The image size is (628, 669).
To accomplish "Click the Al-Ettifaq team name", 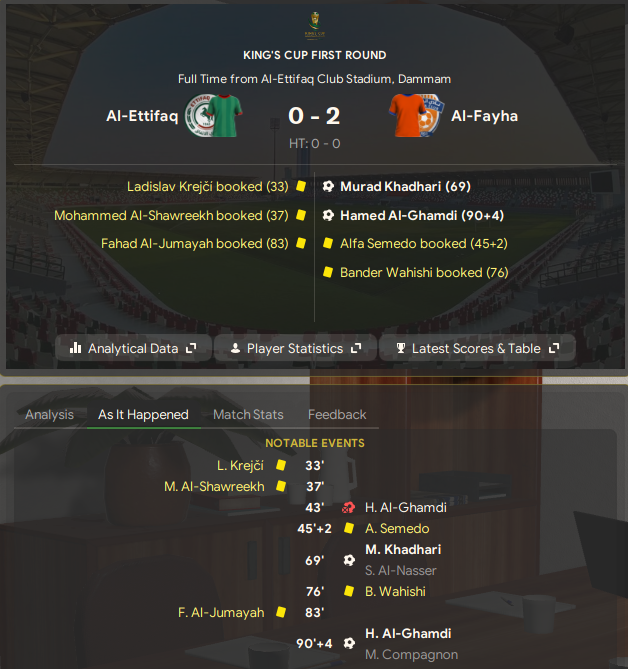I will pyautogui.click(x=142, y=116).
